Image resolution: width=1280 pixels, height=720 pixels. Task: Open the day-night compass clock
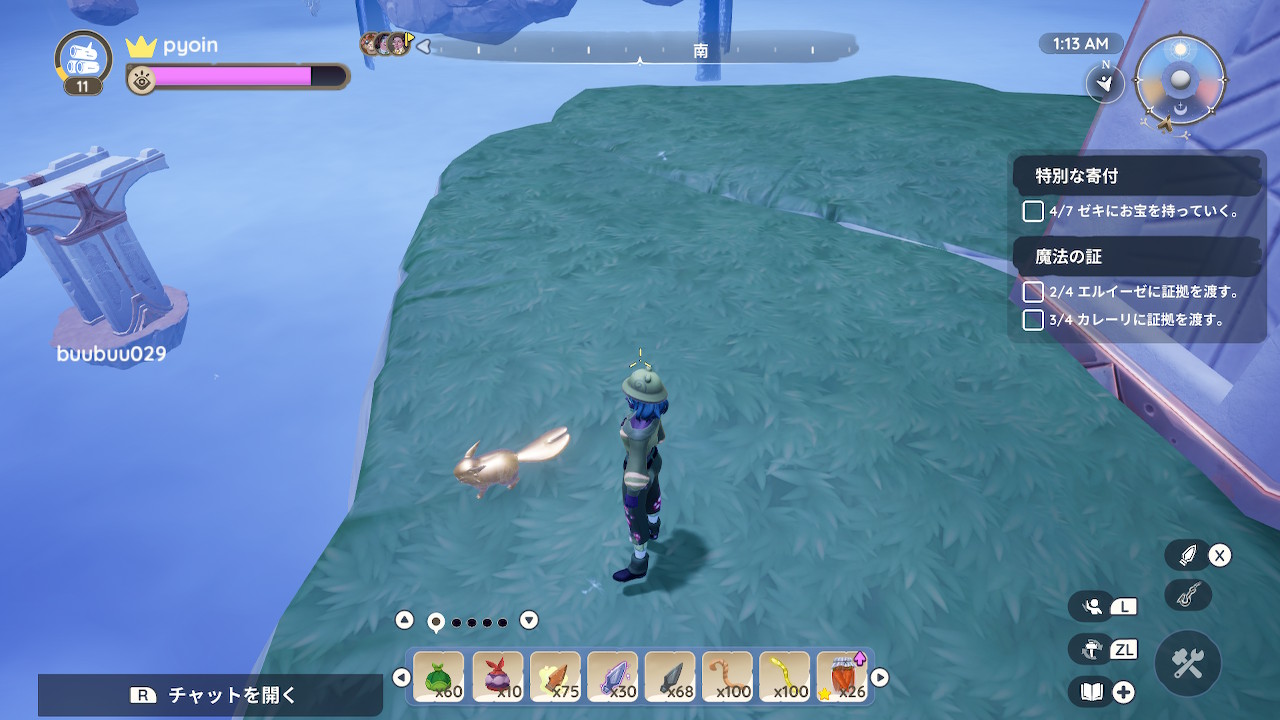pyautogui.click(x=1181, y=80)
